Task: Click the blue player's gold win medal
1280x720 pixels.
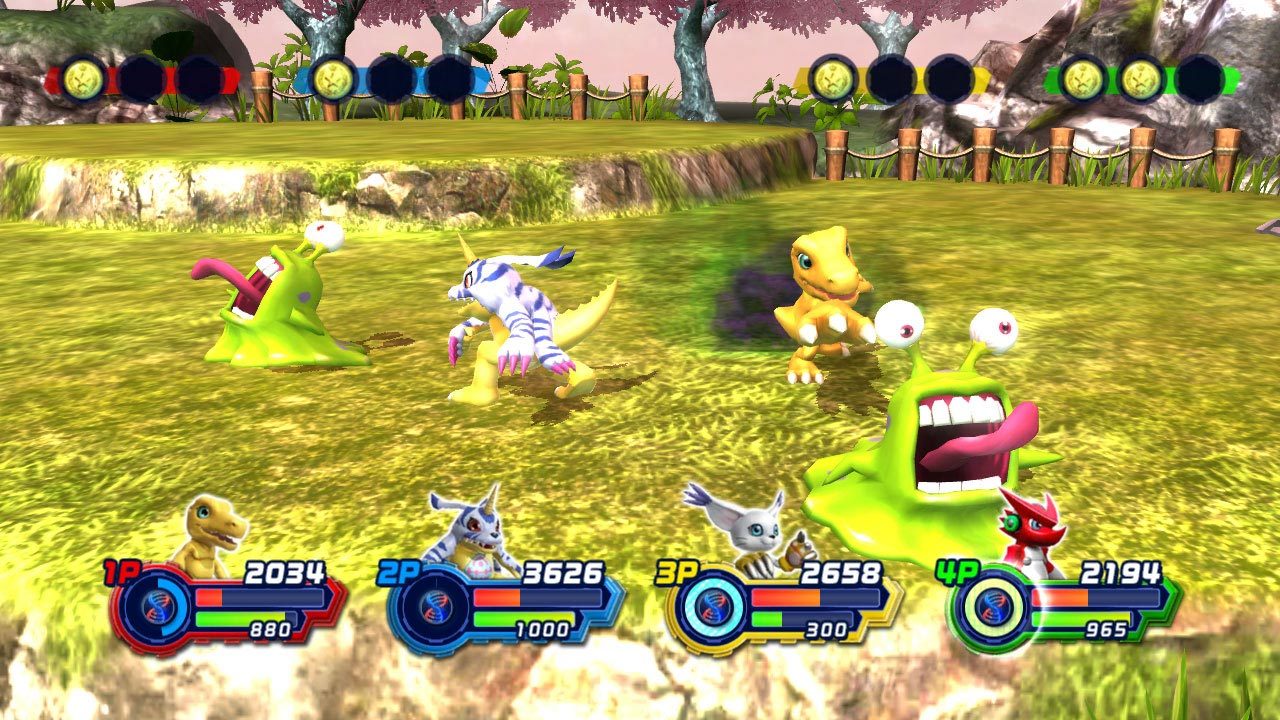Action: click(333, 79)
